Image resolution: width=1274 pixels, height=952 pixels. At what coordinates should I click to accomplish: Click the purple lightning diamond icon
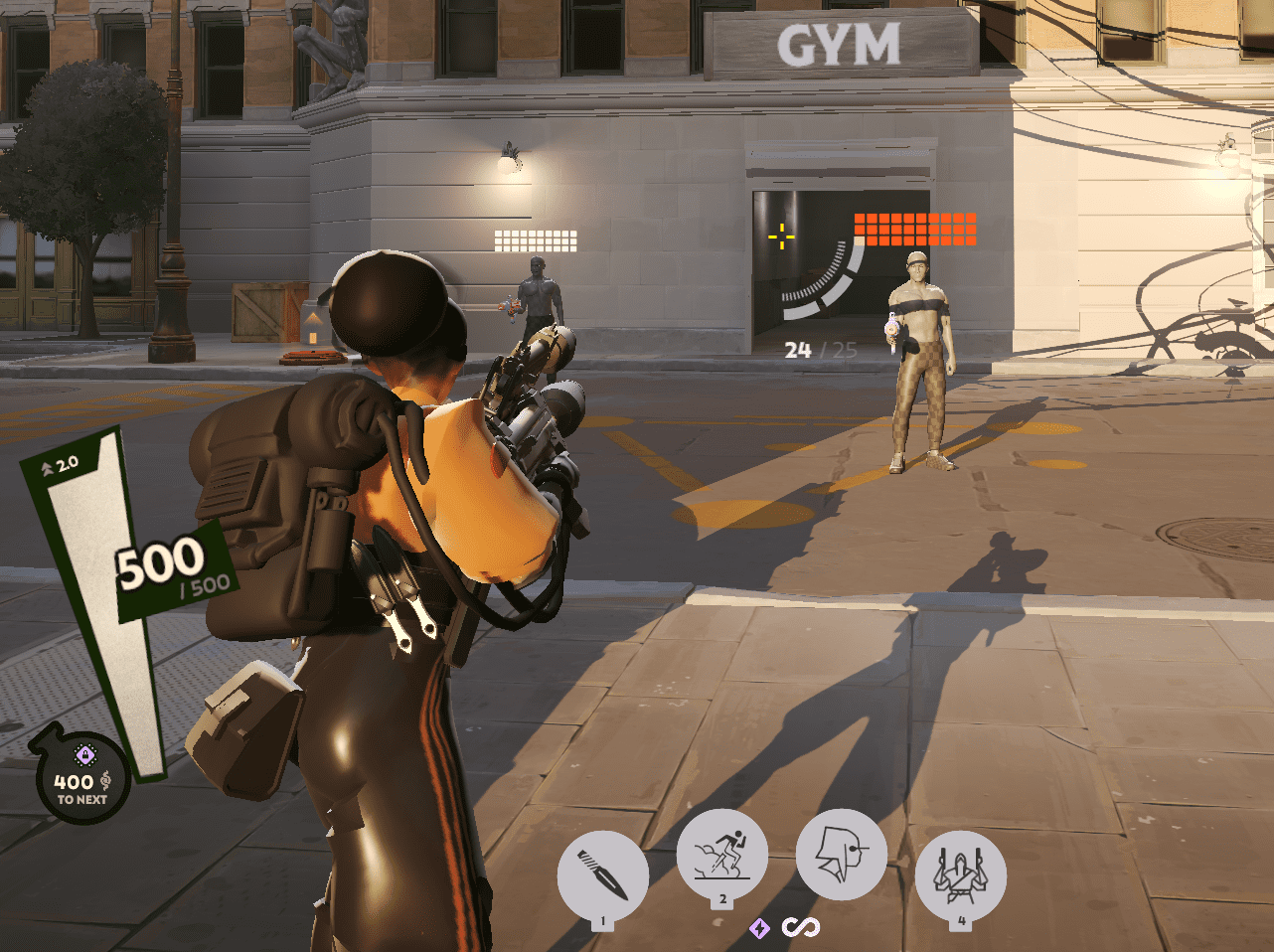759,928
